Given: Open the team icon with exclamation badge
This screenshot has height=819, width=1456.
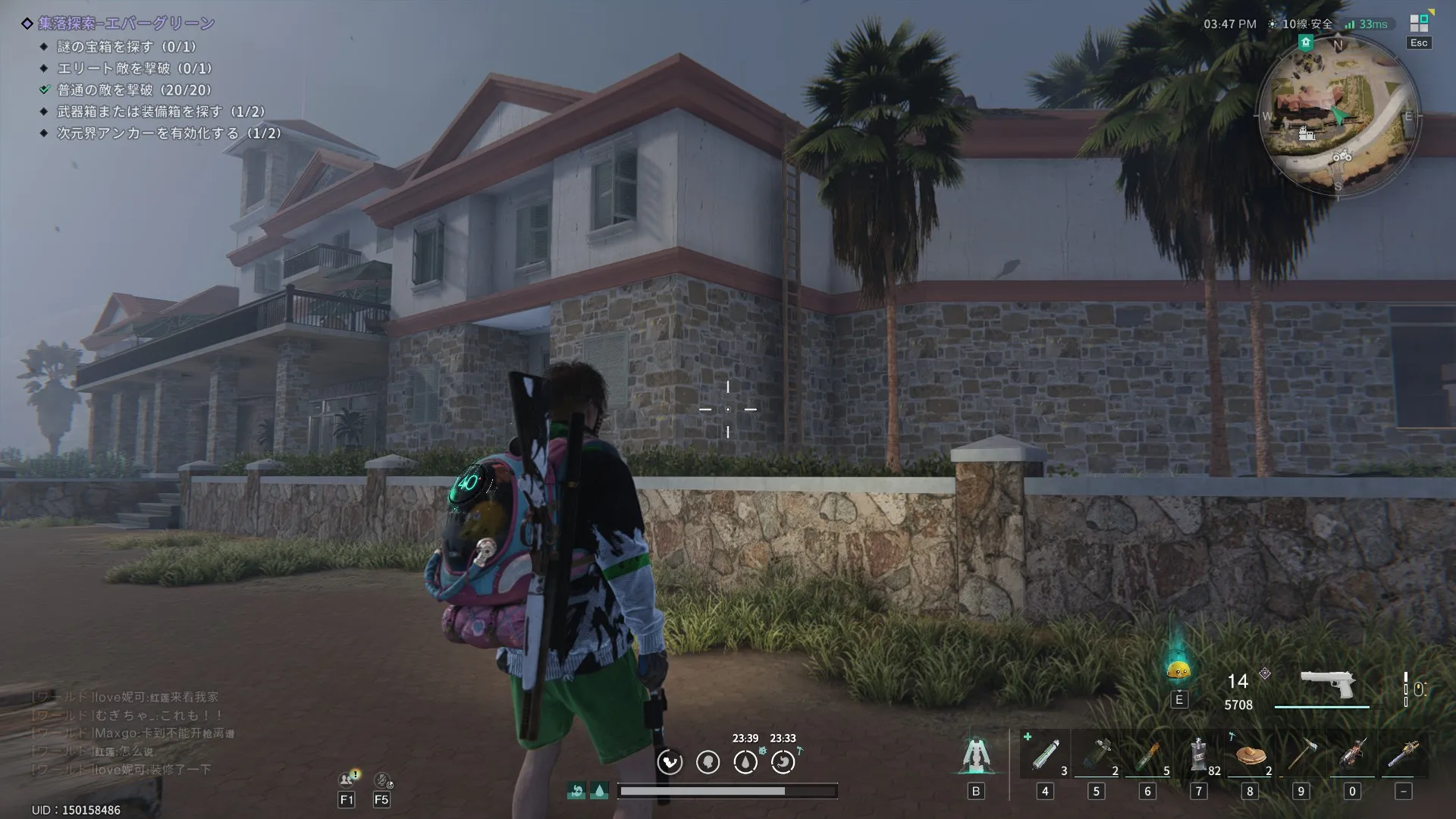Looking at the screenshot, I should [x=347, y=779].
